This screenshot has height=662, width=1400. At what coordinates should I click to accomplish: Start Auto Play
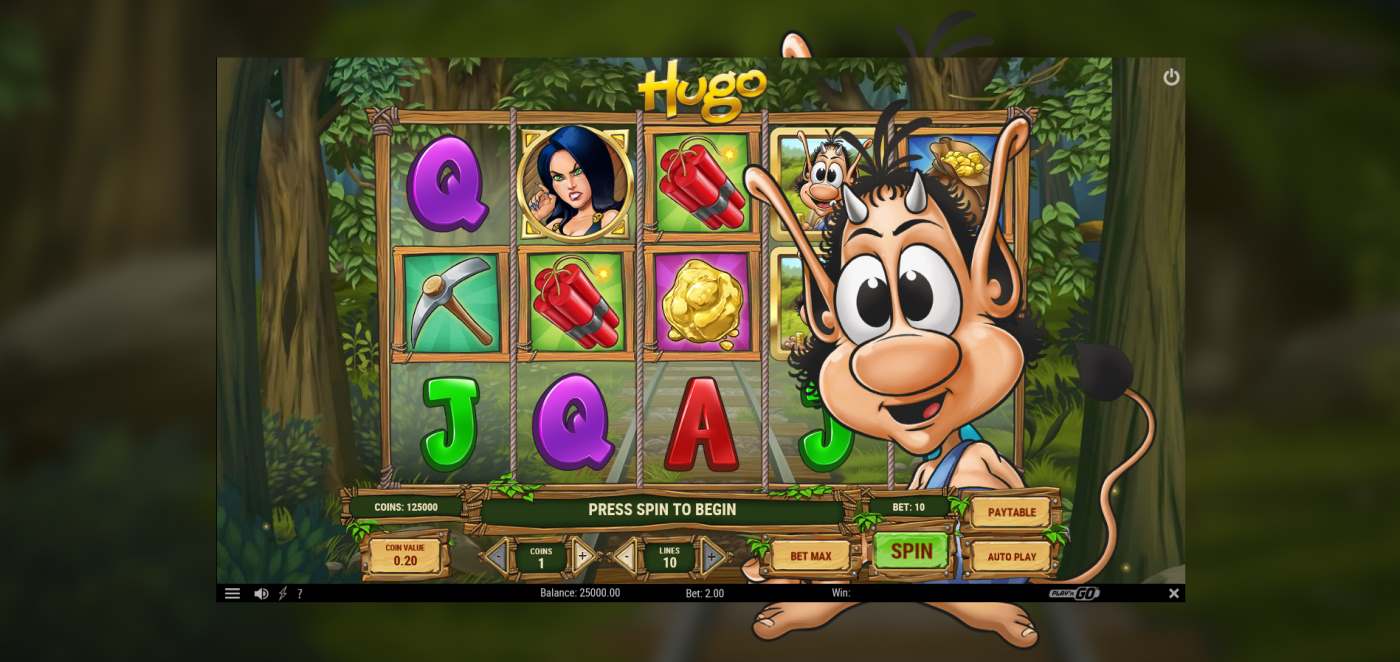(1011, 556)
